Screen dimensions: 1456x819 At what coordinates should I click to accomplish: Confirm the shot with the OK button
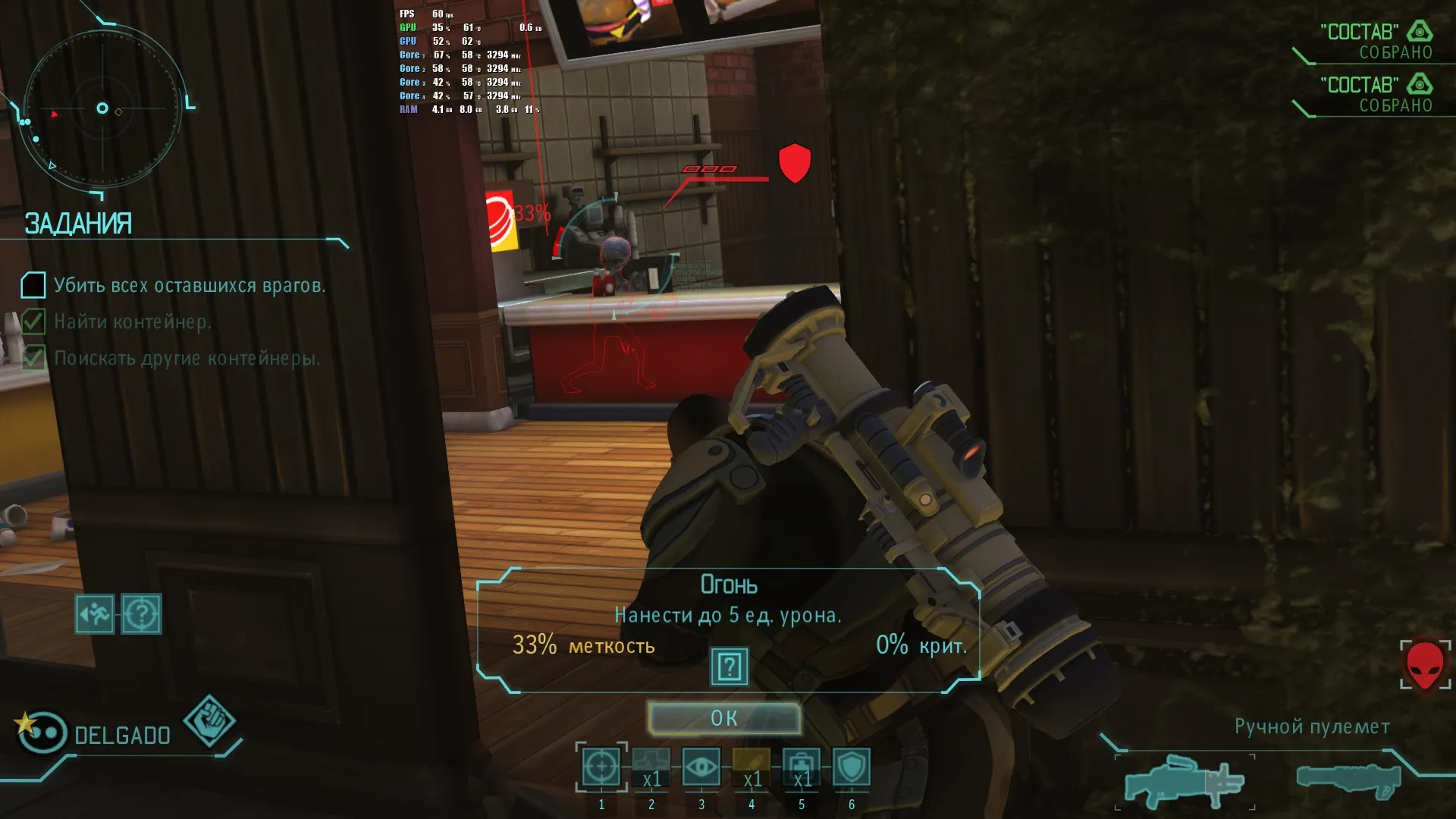724,718
